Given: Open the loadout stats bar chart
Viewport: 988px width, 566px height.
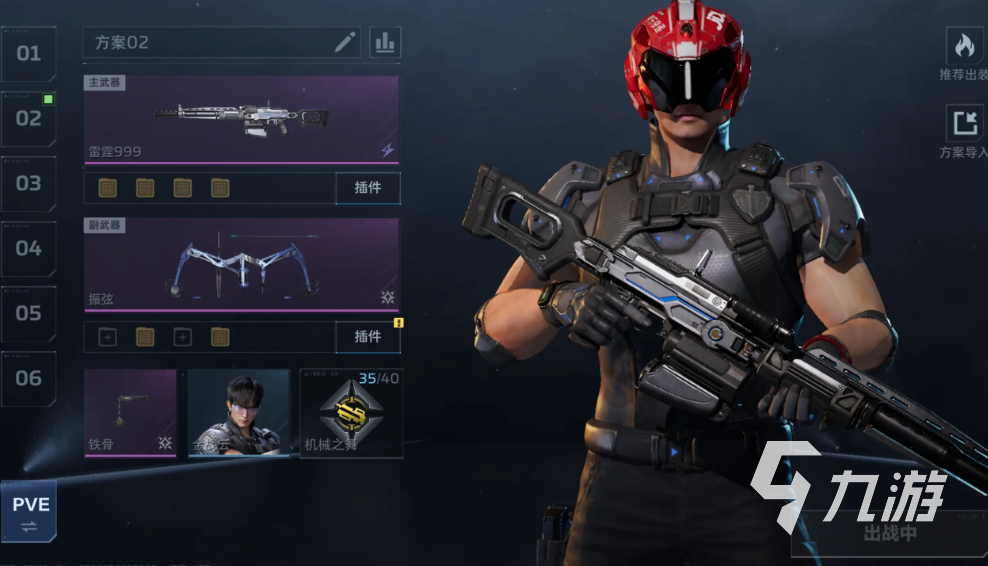Looking at the screenshot, I should pyautogui.click(x=385, y=42).
